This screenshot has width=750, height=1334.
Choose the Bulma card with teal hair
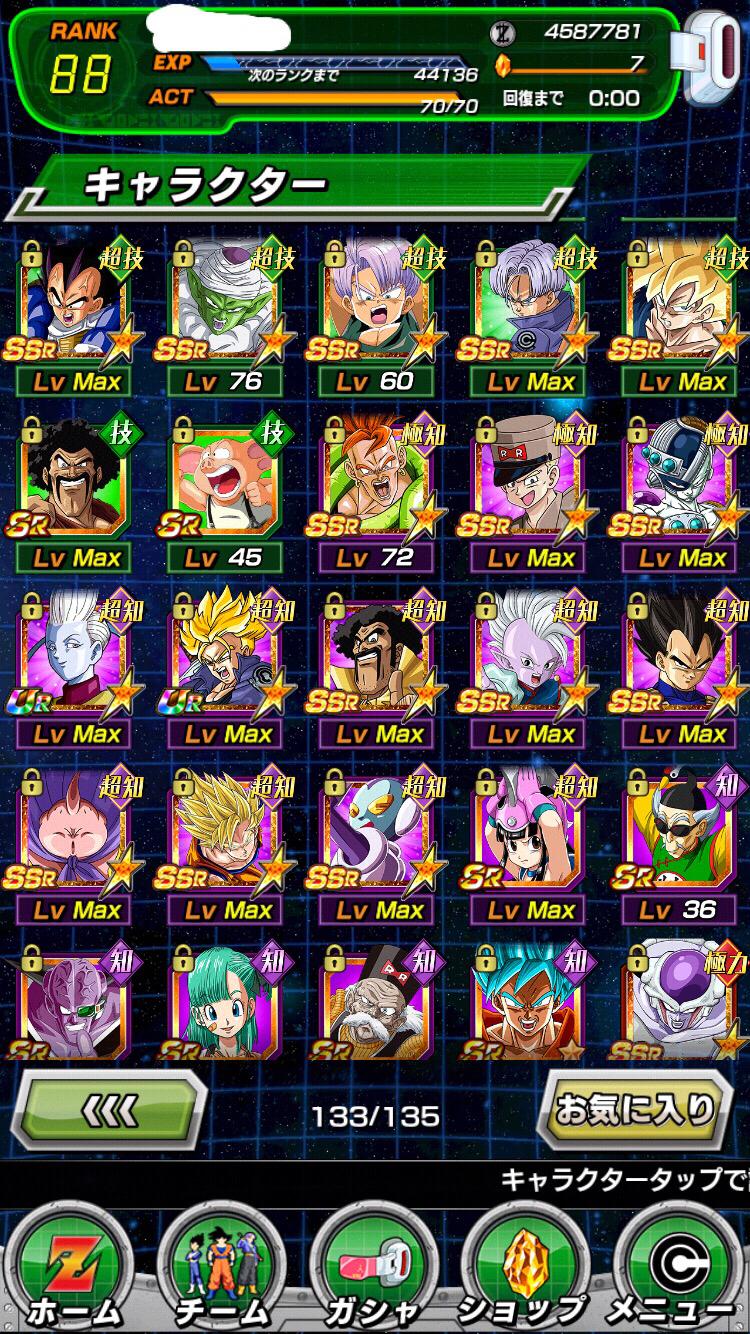[x=225, y=1002]
